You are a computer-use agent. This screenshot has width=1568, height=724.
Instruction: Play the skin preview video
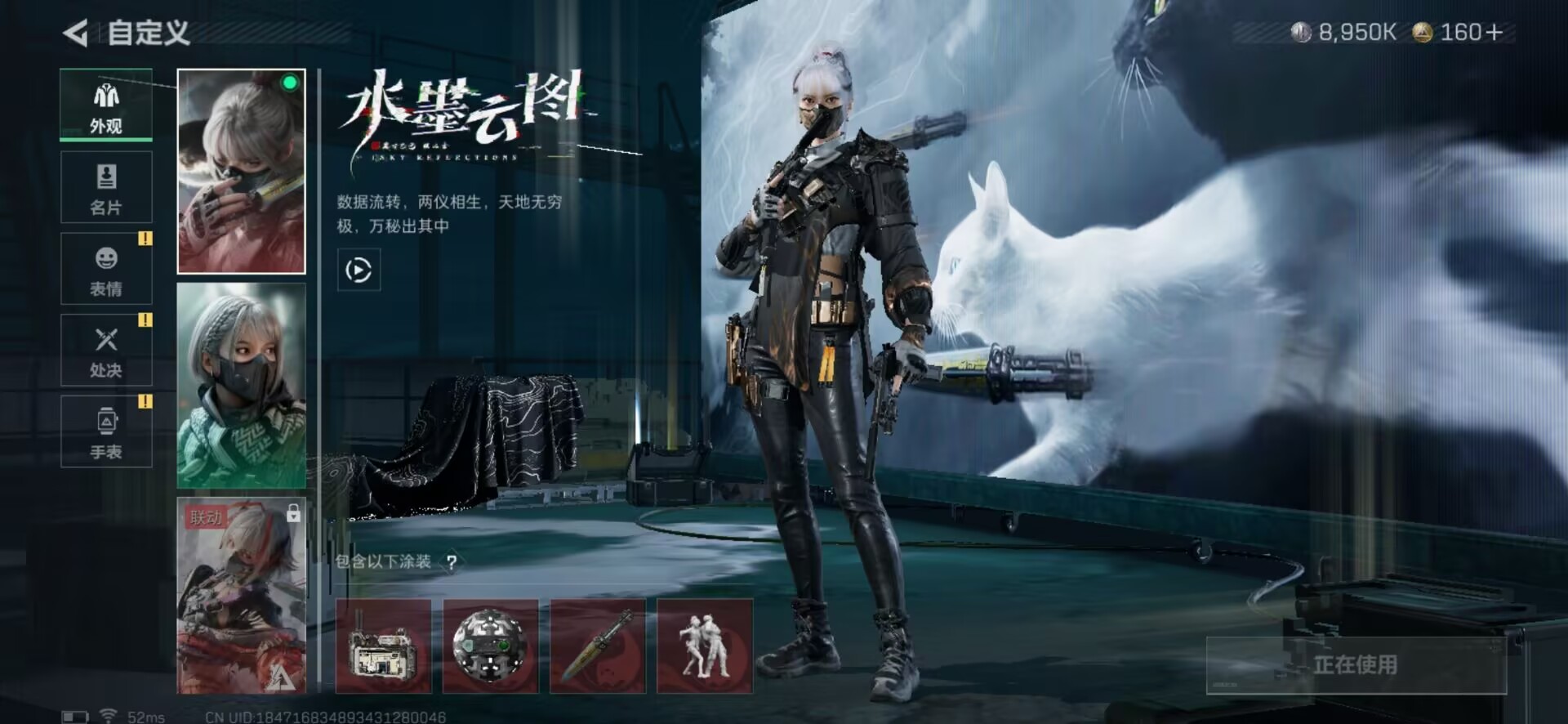click(359, 270)
